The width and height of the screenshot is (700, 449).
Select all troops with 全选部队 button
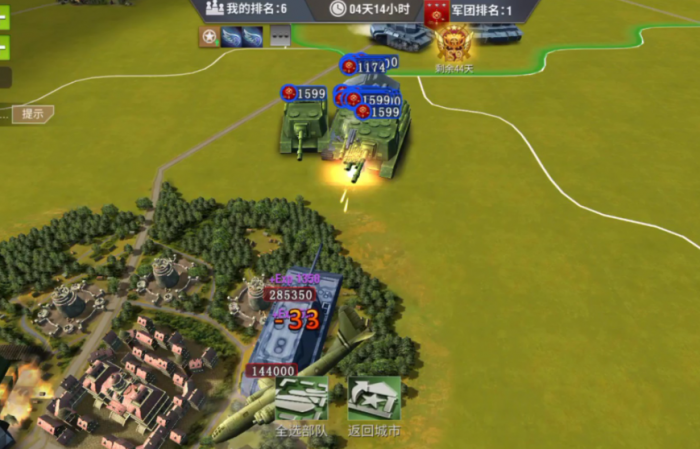pyautogui.click(x=301, y=401)
